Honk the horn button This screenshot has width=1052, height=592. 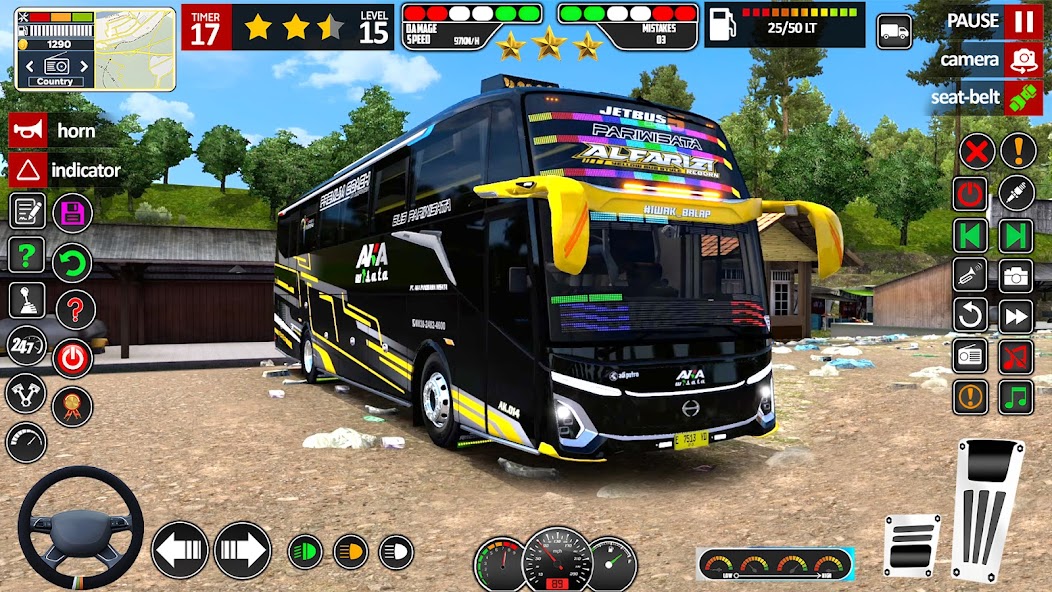[28, 130]
